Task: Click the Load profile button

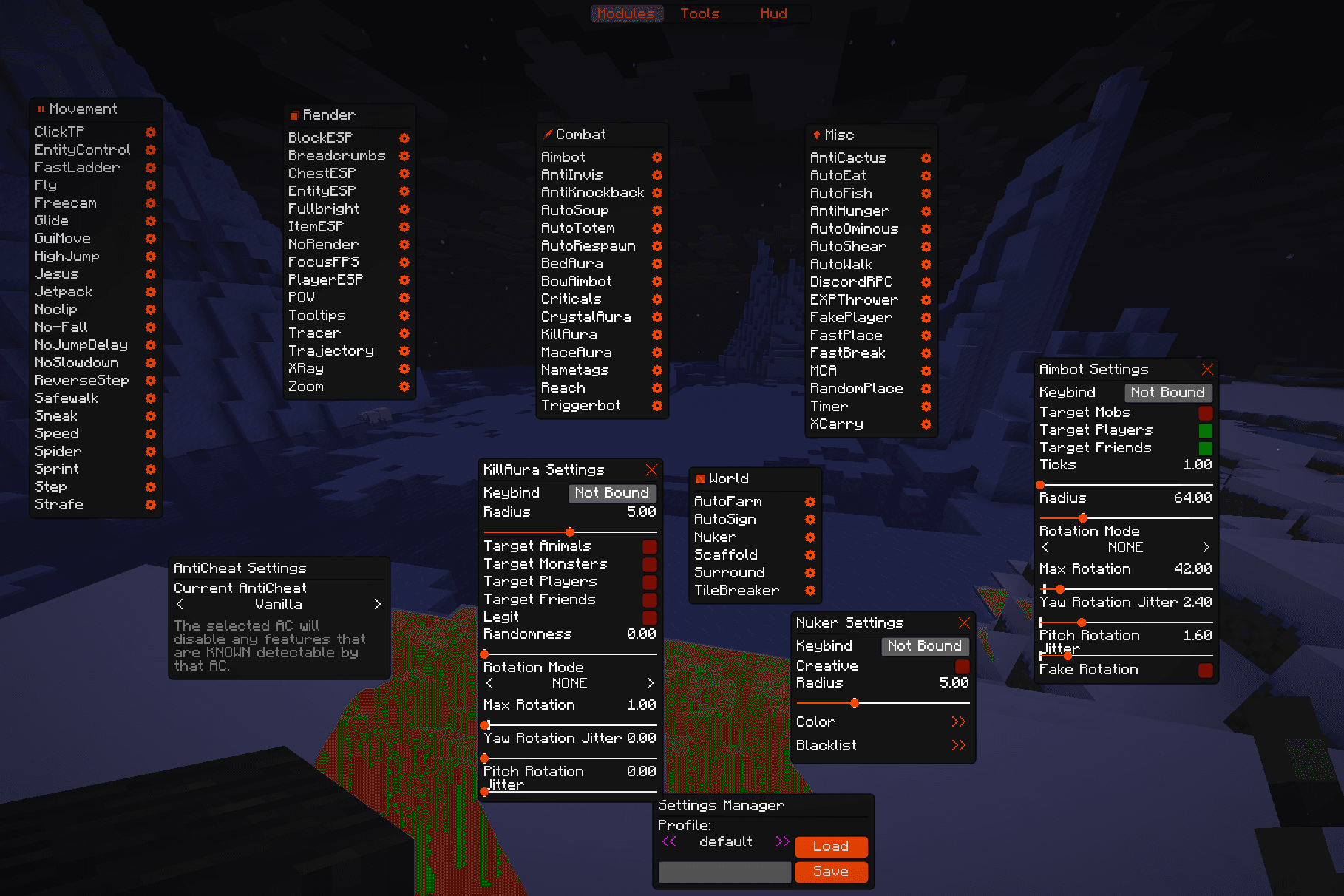Action: tap(831, 846)
